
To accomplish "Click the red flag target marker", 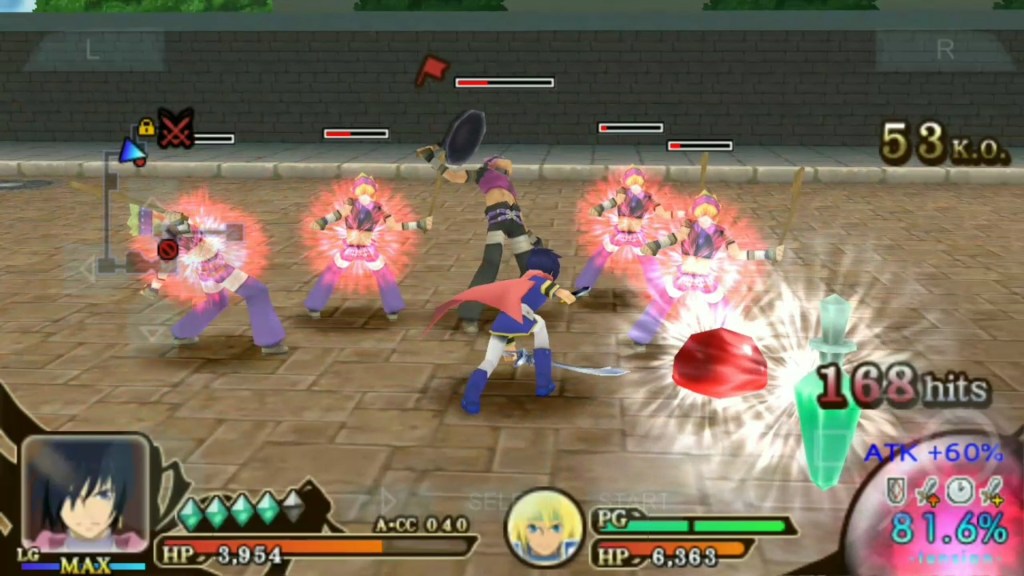I will pyautogui.click(x=431, y=69).
